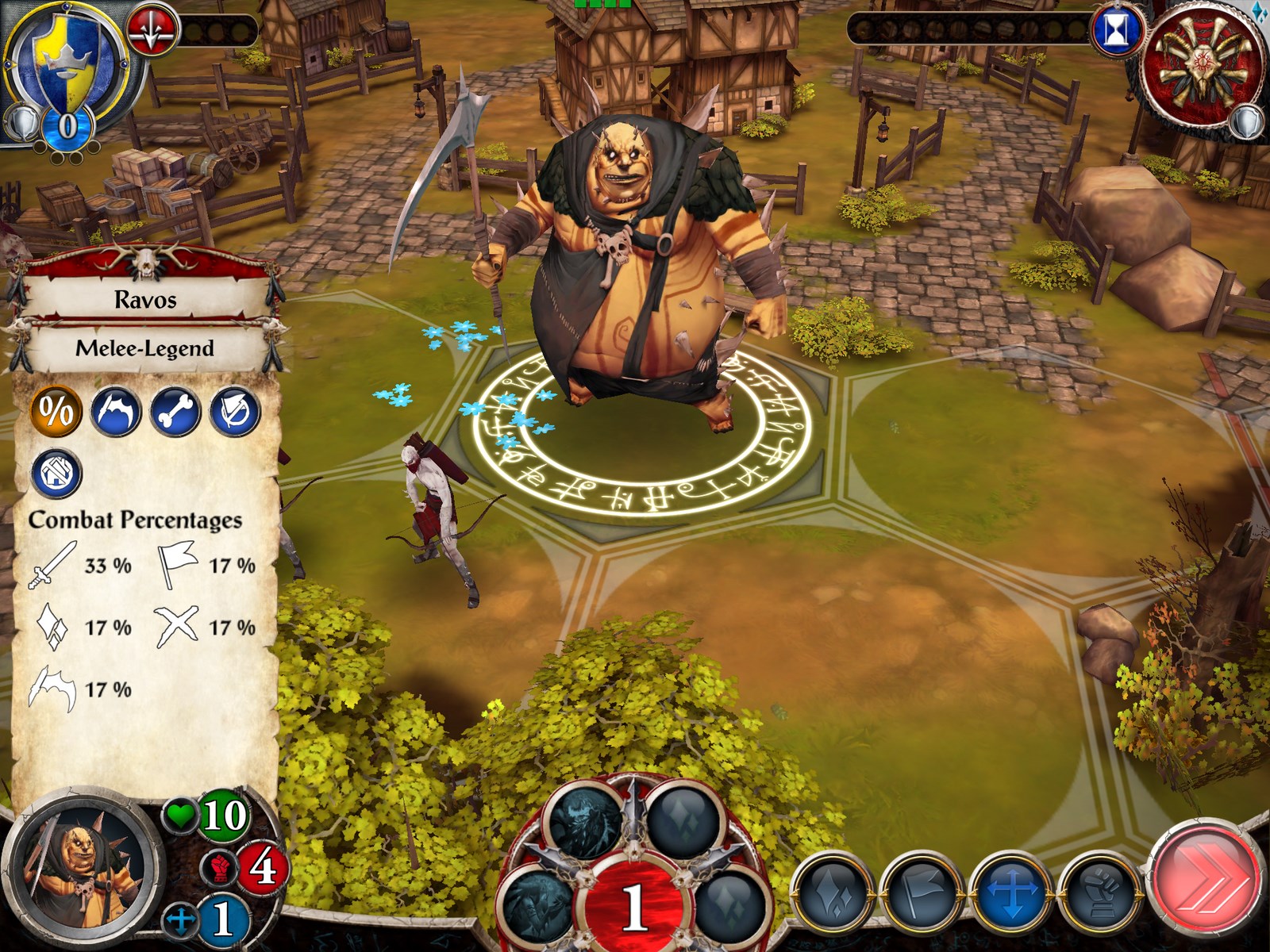View the crossed-out house trait icon

pyautogui.click(x=56, y=473)
